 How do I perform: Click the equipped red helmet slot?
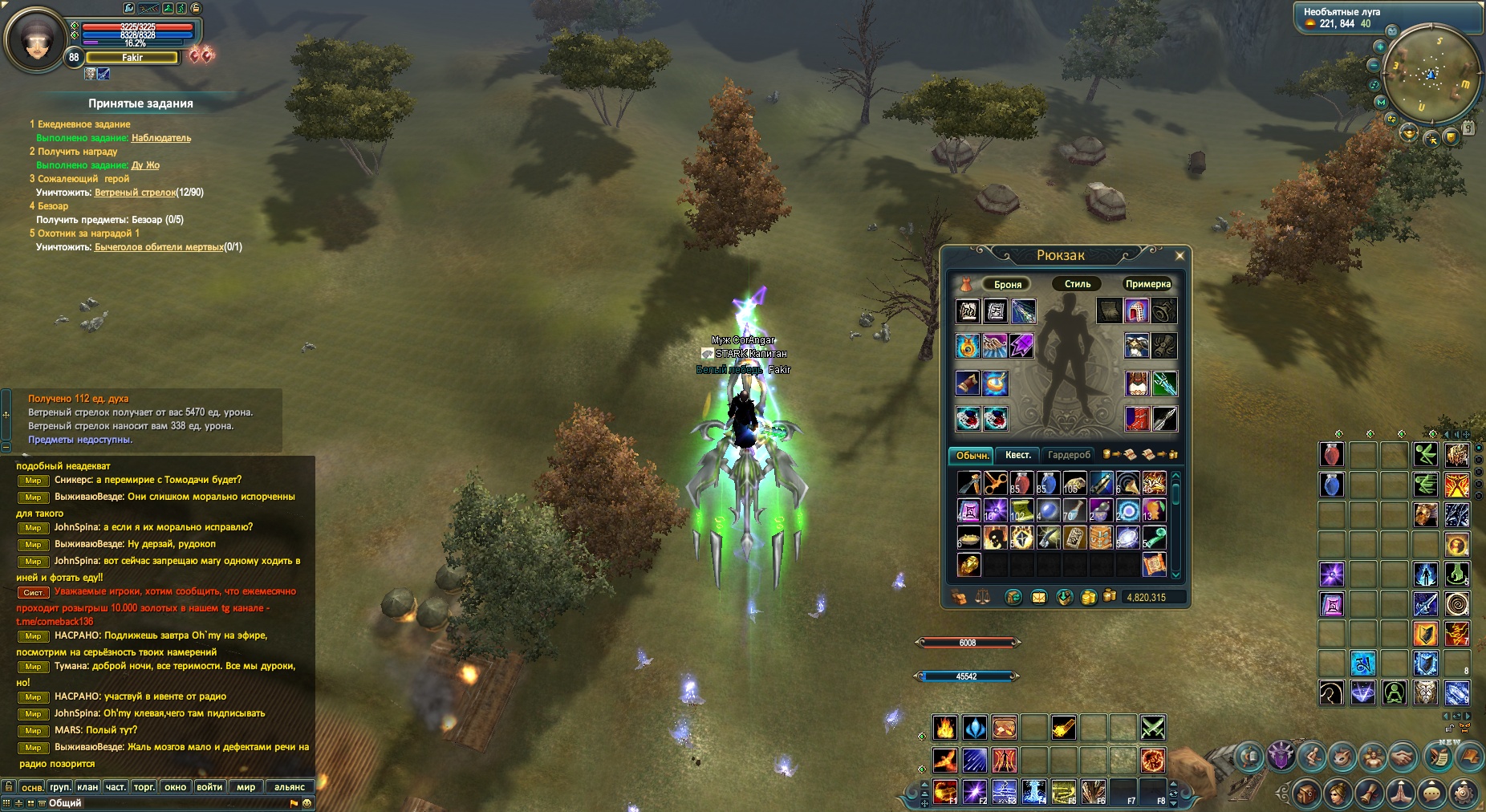tap(1136, 311)
